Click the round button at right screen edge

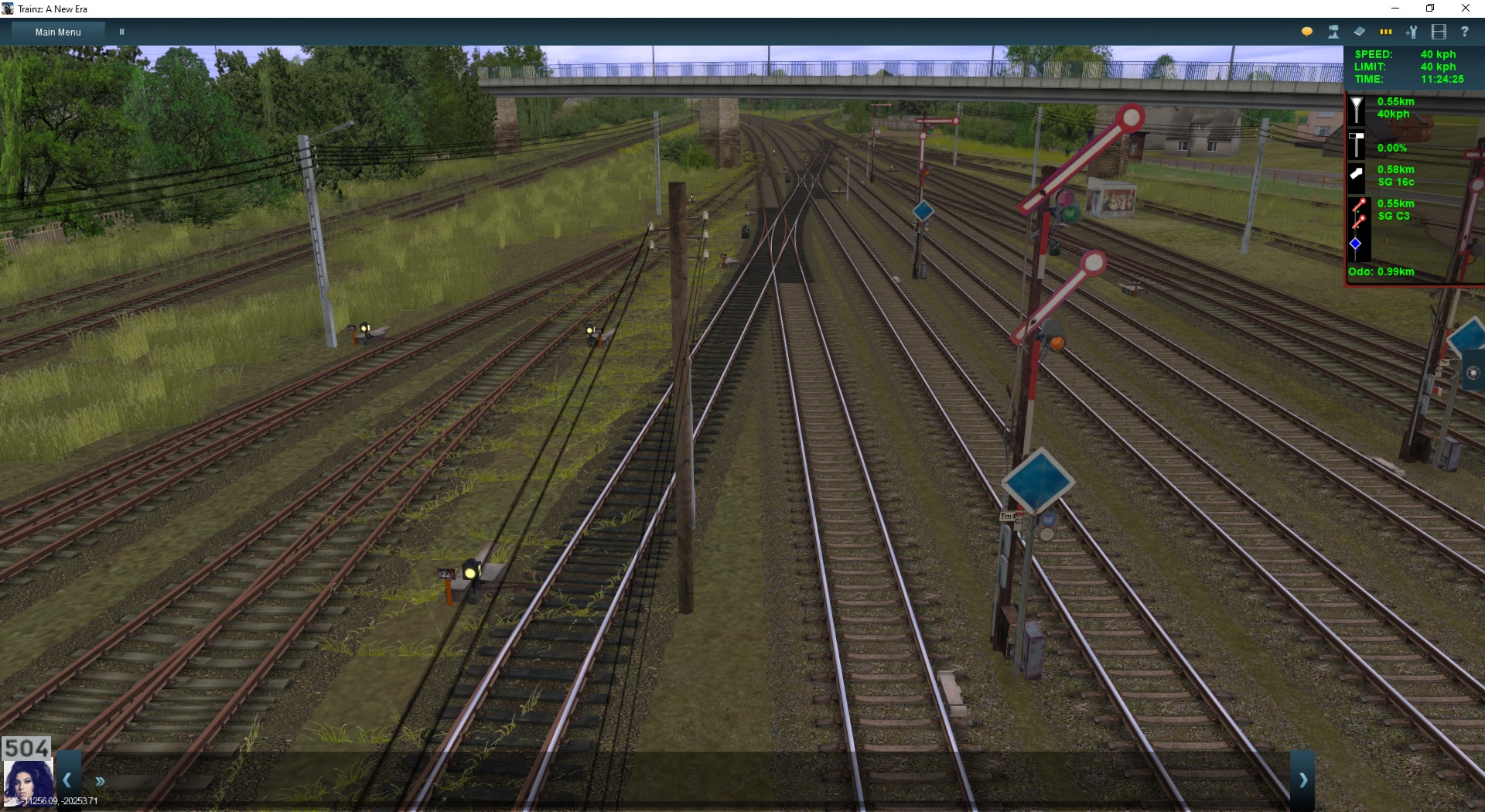[1473, 374]
